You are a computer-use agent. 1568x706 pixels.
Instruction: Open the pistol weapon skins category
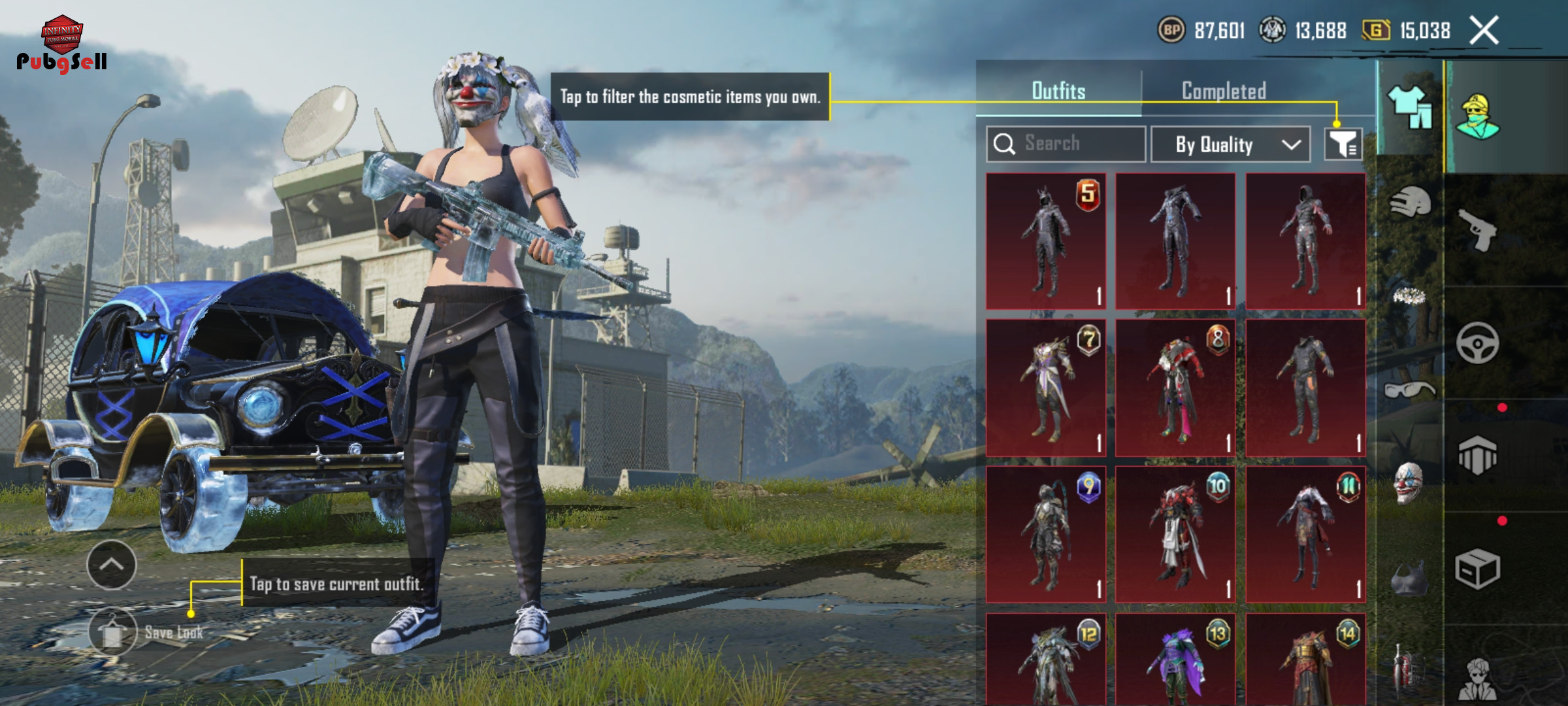point(1477,229)
